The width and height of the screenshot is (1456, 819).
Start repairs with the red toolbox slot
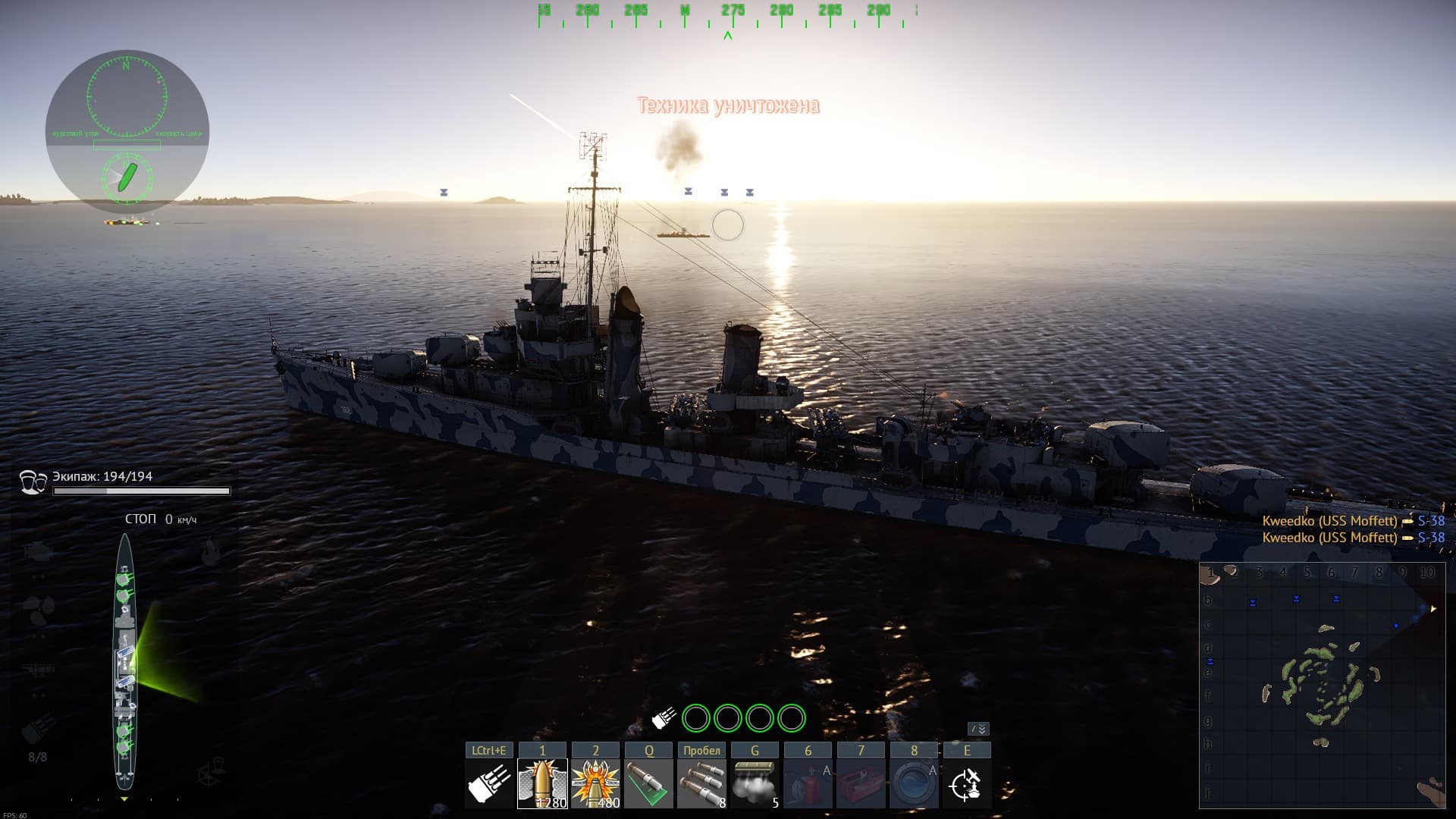point(861,783)
